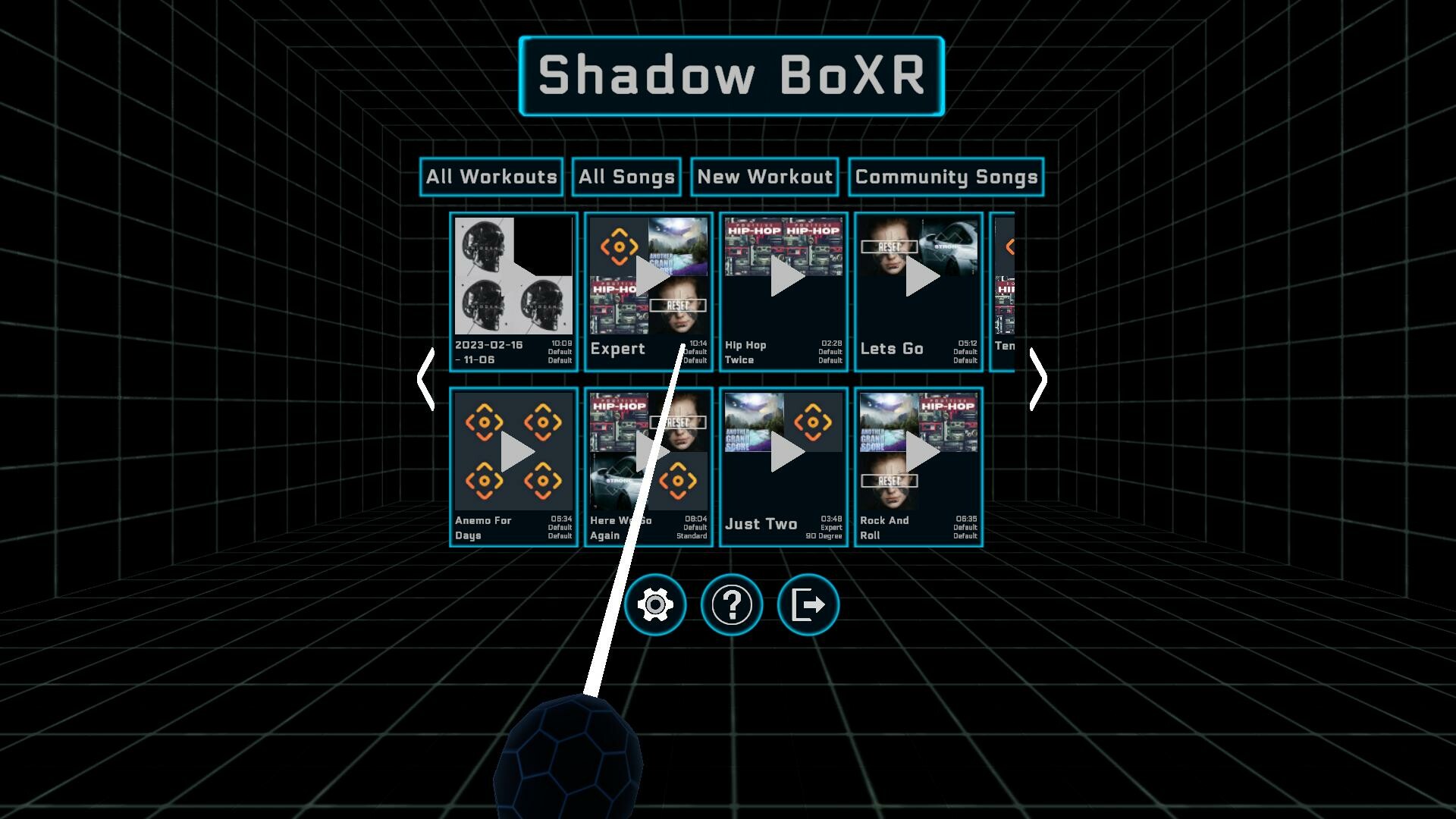
Task: Open the settings gear icon
Action: 657,604
